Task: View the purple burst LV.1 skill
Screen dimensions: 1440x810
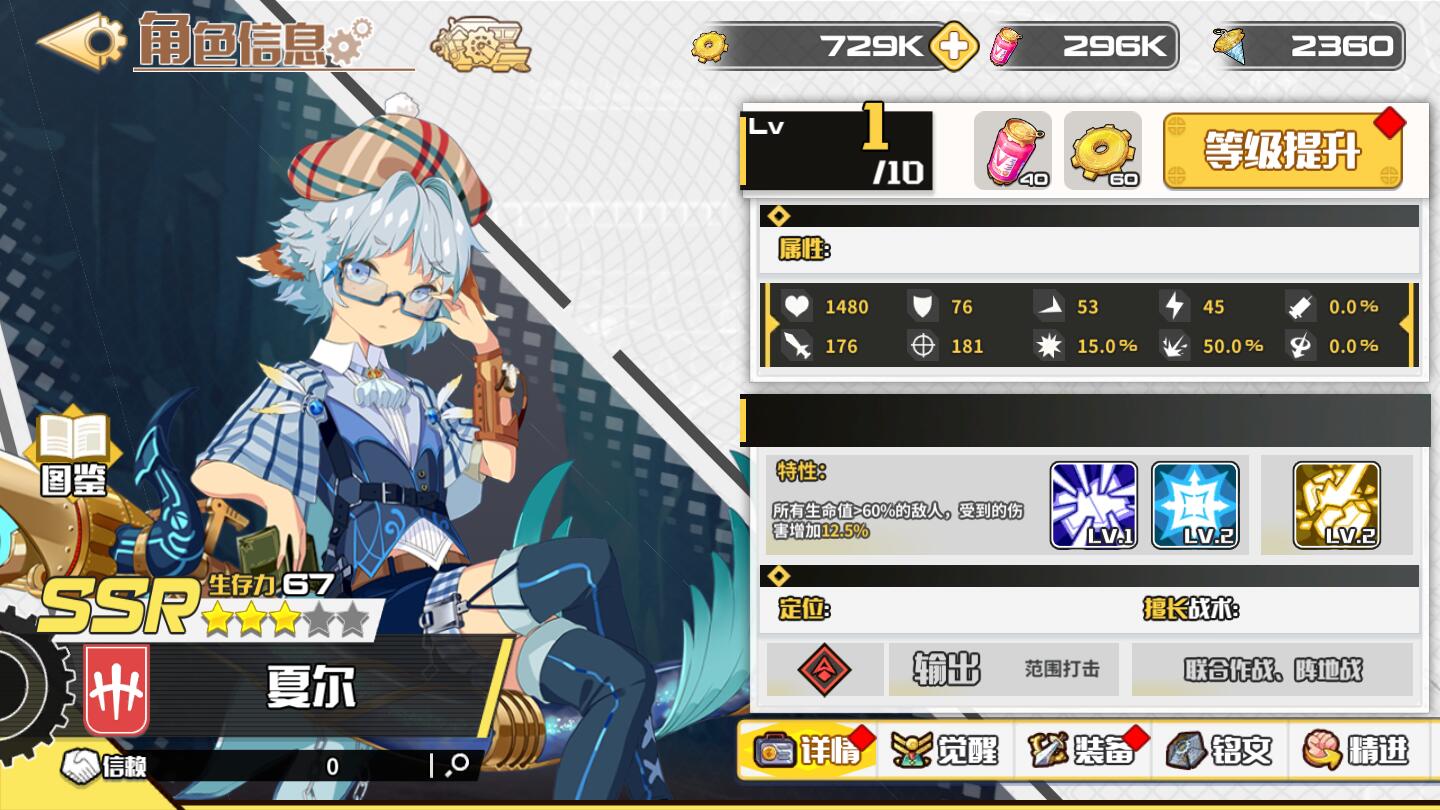Action: click(1093, 505)
